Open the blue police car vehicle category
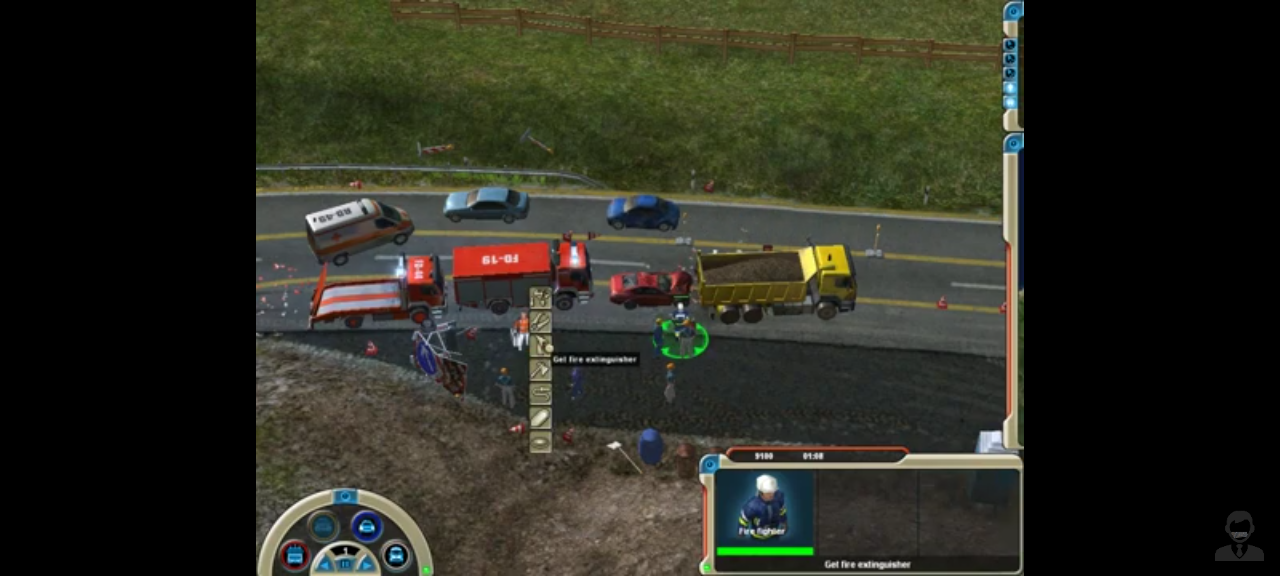 click(366, 526)
